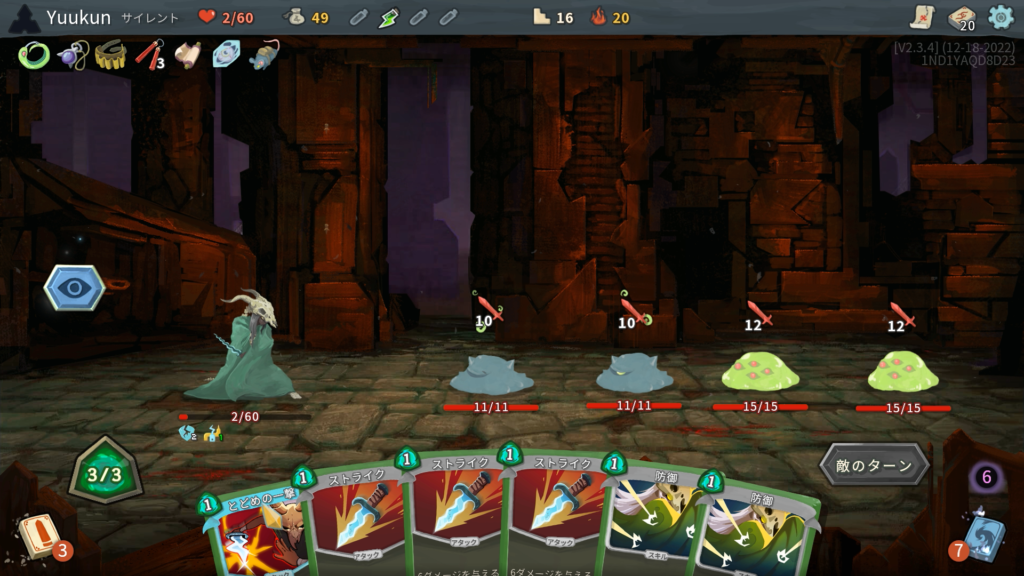The height and width of the screenshot is (576, 1024).
Task: Inspect the grey rat relic
Action: pyautogui.click(x=265, y=55)
